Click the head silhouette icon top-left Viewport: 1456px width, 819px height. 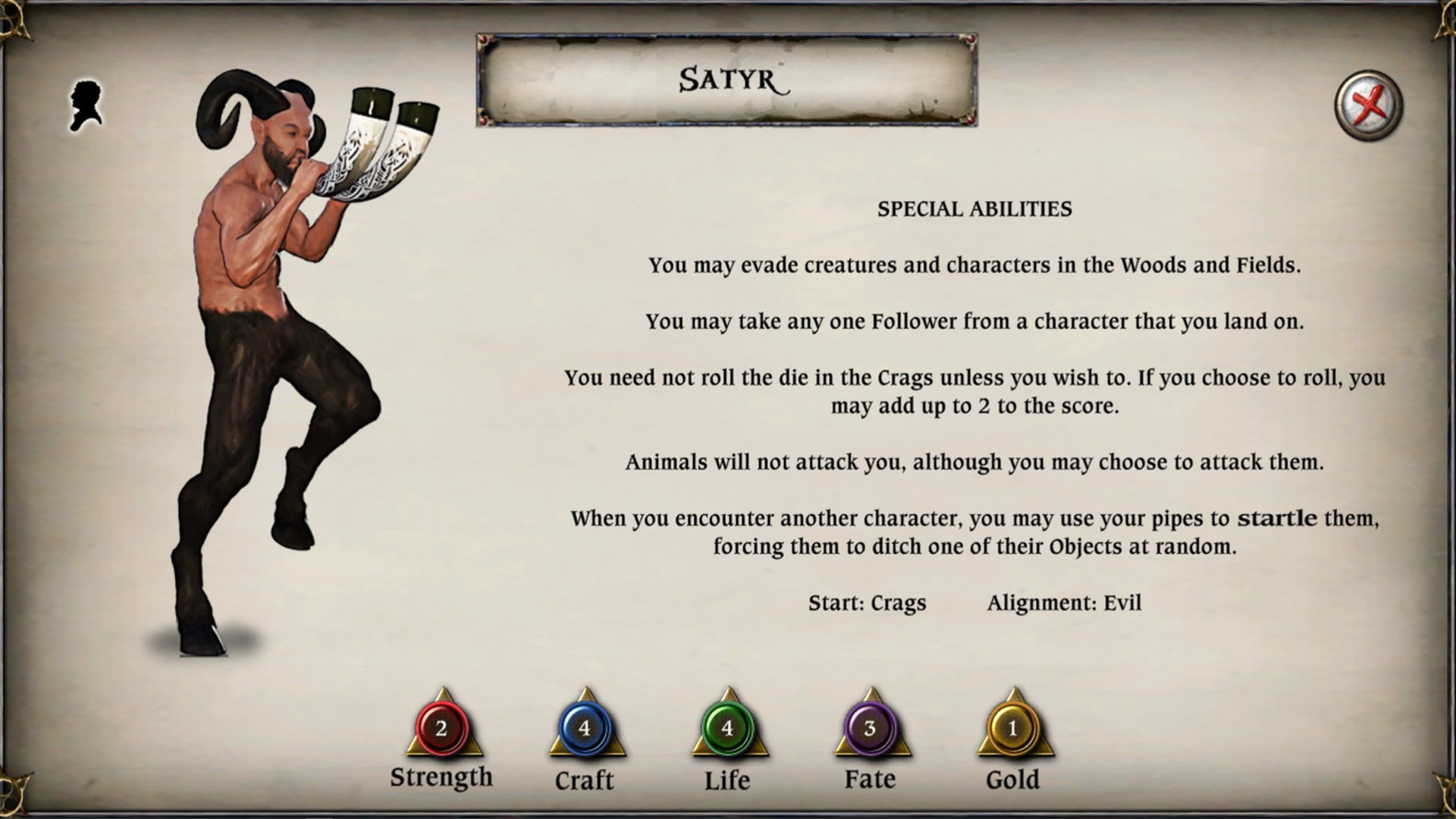tap(86, 103)
